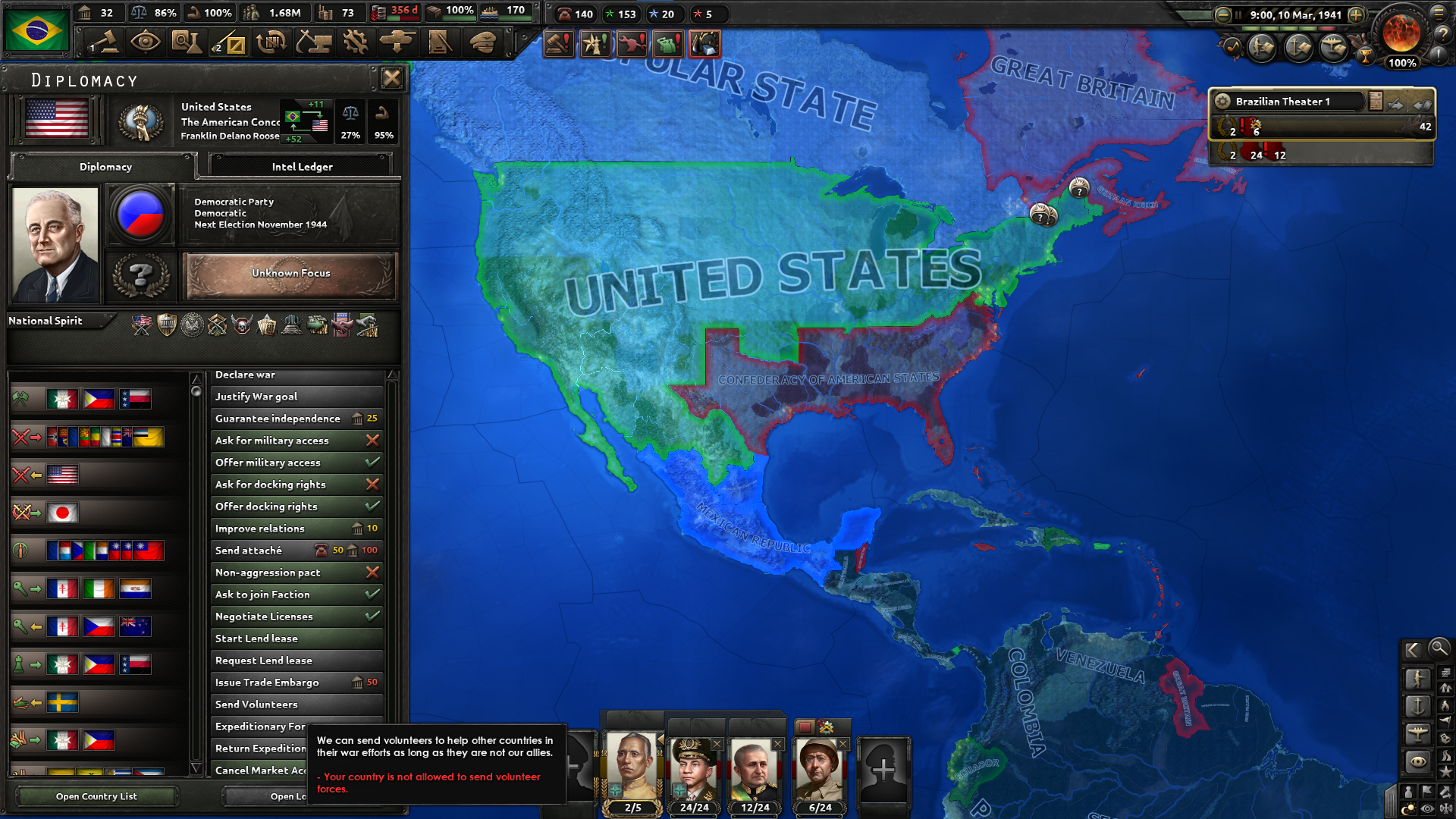Toggle fog-of-war with the eye button
1456x819 pixels.
click(x=1426, y=808)
